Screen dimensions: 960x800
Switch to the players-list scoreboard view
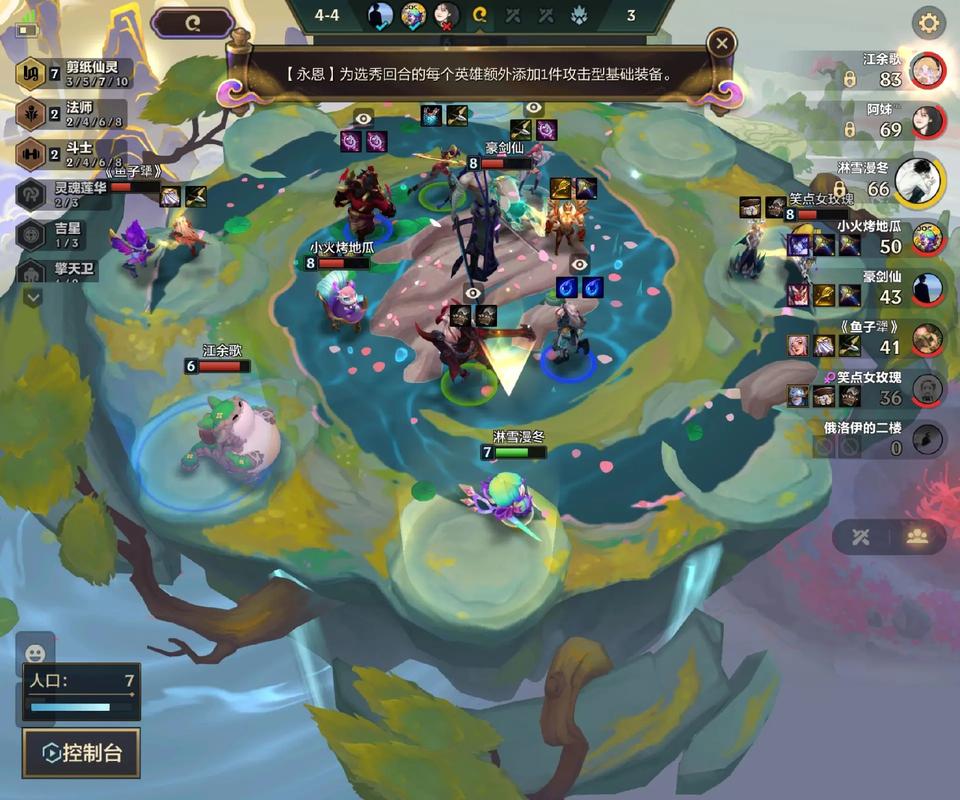coord(917,536)
